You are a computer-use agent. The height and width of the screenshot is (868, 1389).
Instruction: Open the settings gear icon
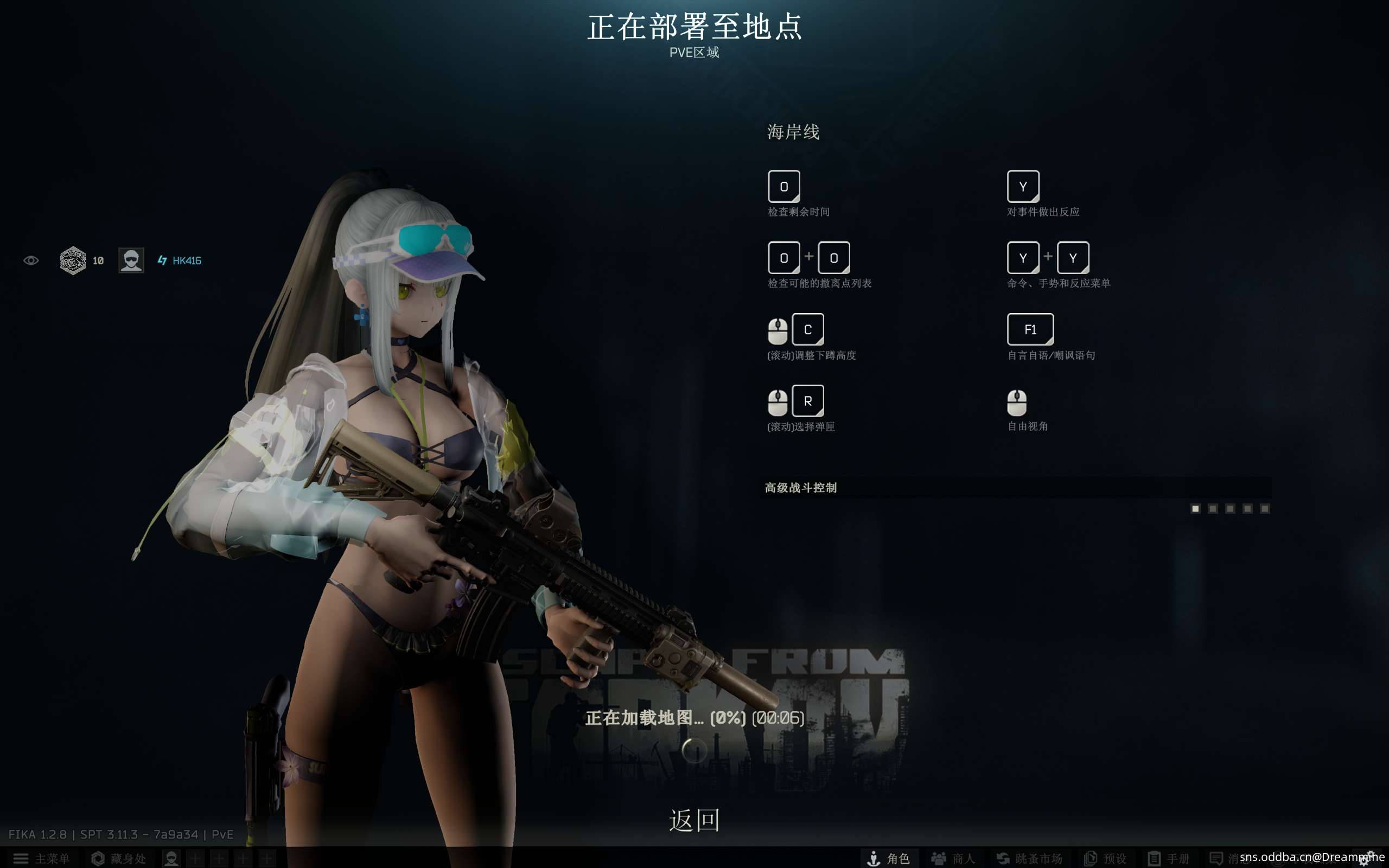tap(1368, 859)
